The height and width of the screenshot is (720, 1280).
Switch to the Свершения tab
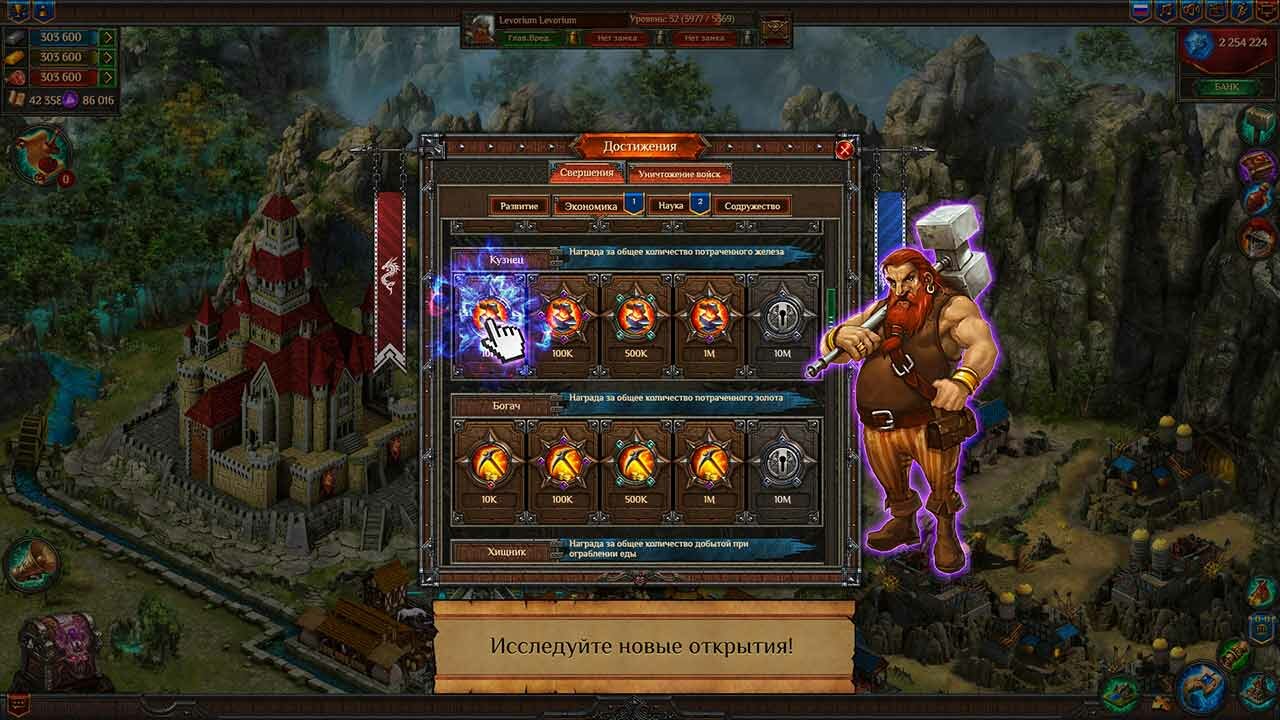[586, 173]
